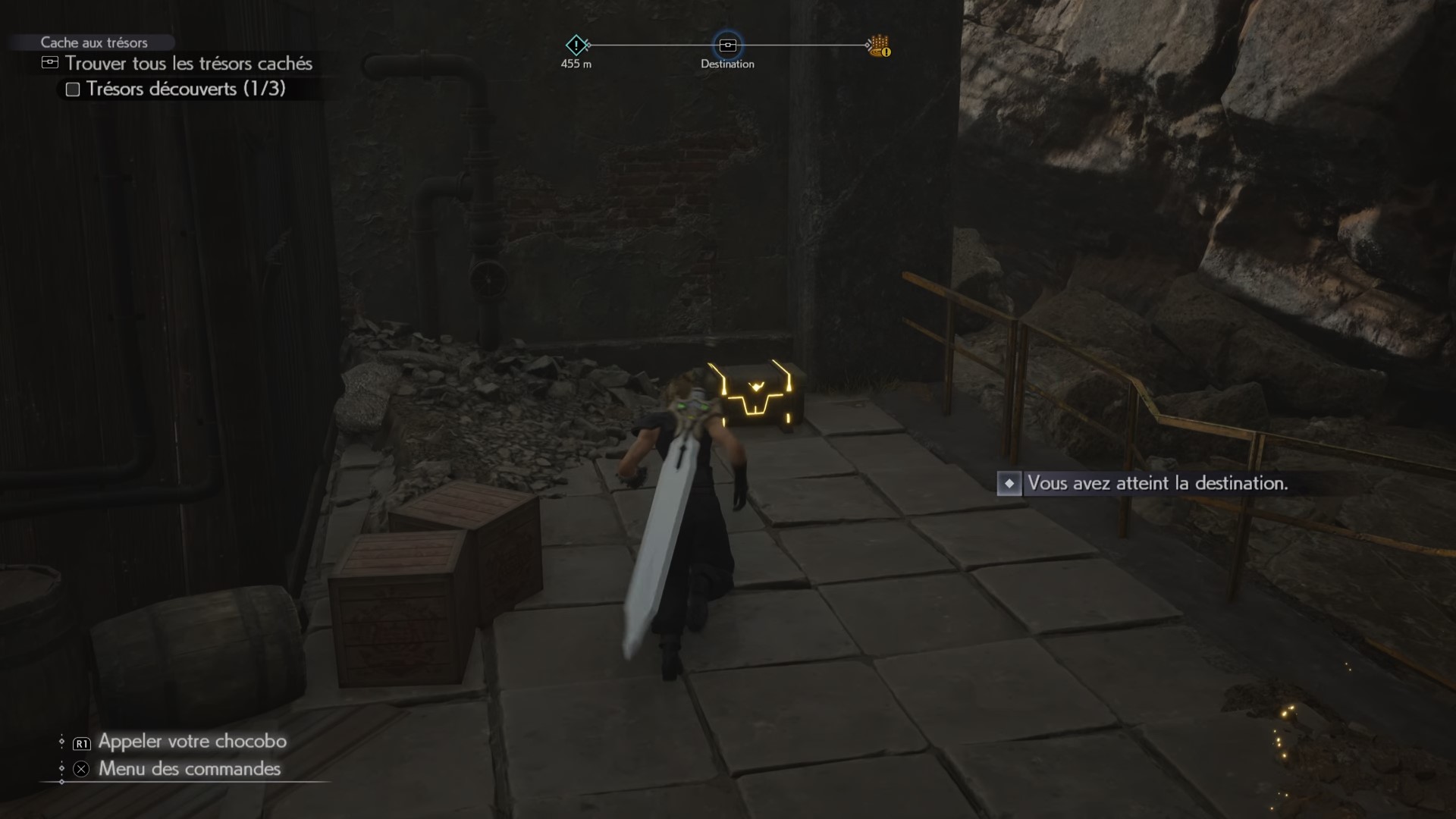Expand the Cache aux trésors quest banner
This screenshot has height=819, width=1456.
click(x=96, y=42)
